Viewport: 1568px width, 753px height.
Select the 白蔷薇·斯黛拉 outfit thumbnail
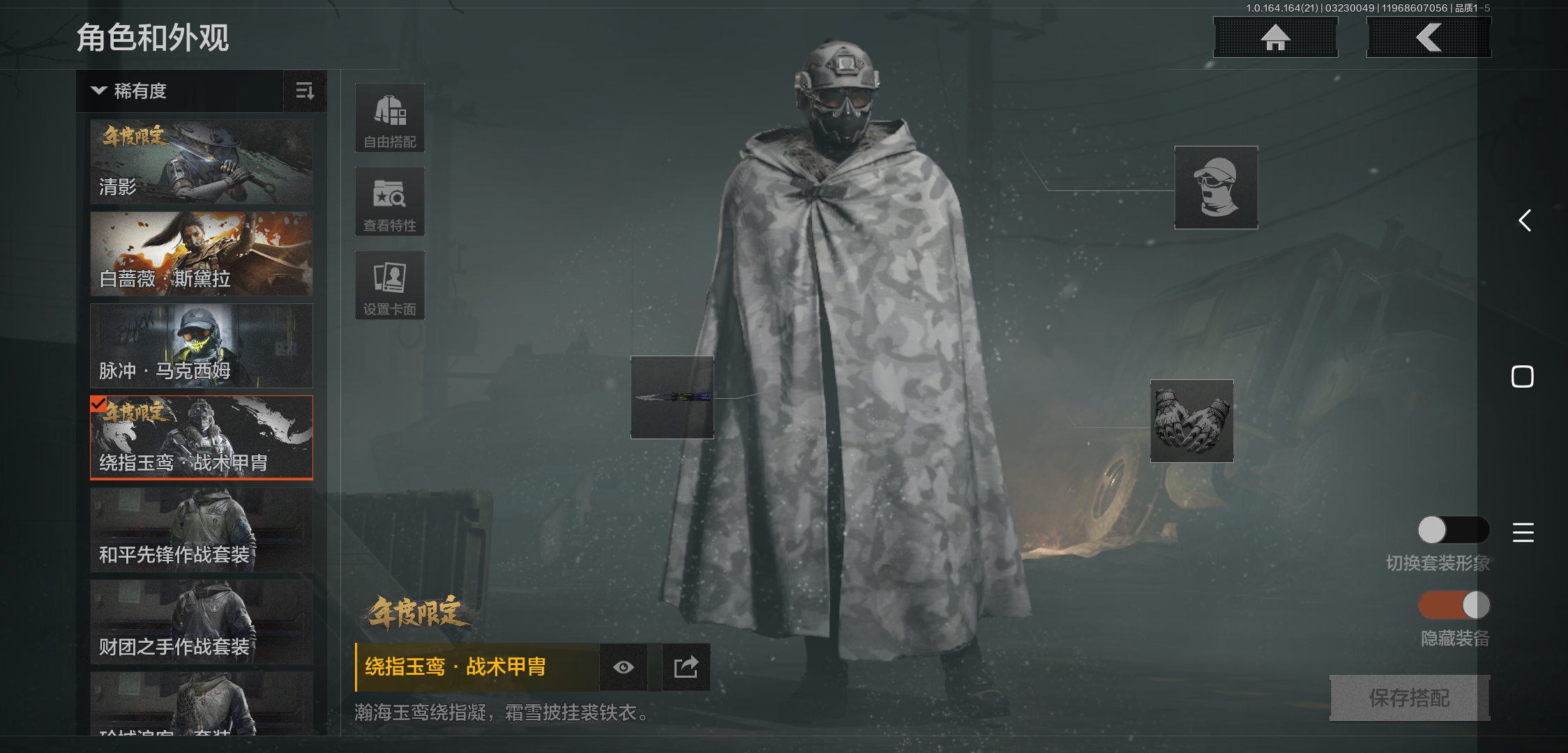point(201,254)
